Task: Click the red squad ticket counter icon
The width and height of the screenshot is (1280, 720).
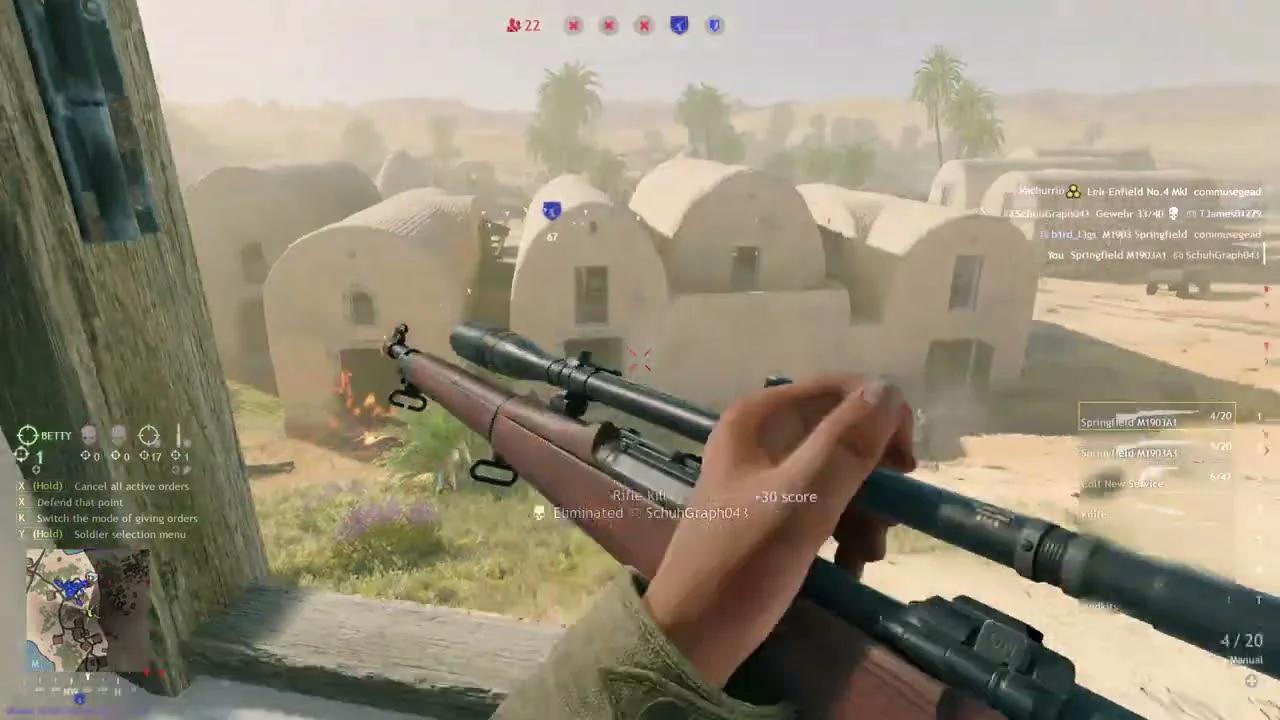Action: pyautogui.click(x=514, y=25)
